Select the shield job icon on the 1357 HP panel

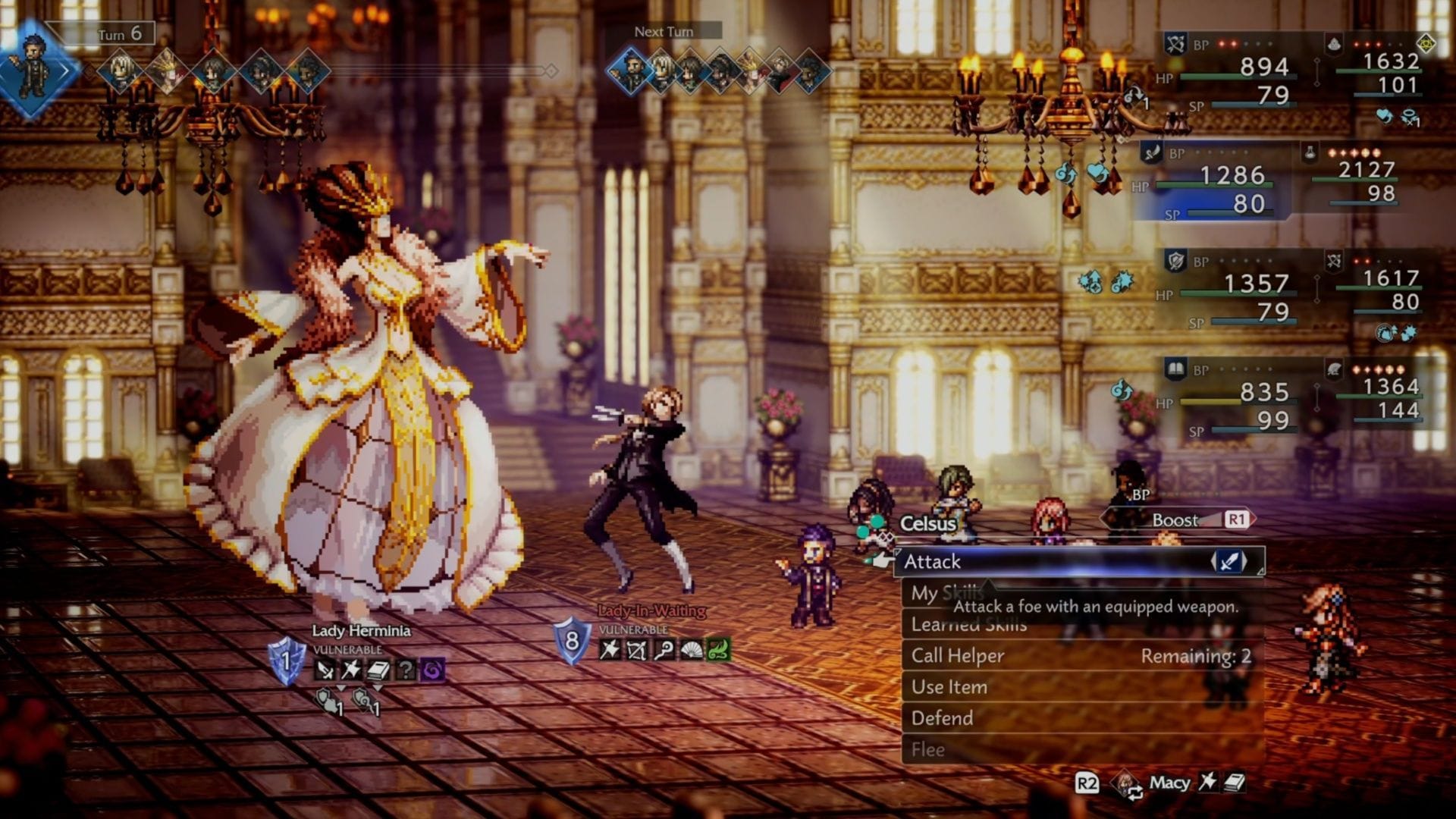coord(1178,259)
